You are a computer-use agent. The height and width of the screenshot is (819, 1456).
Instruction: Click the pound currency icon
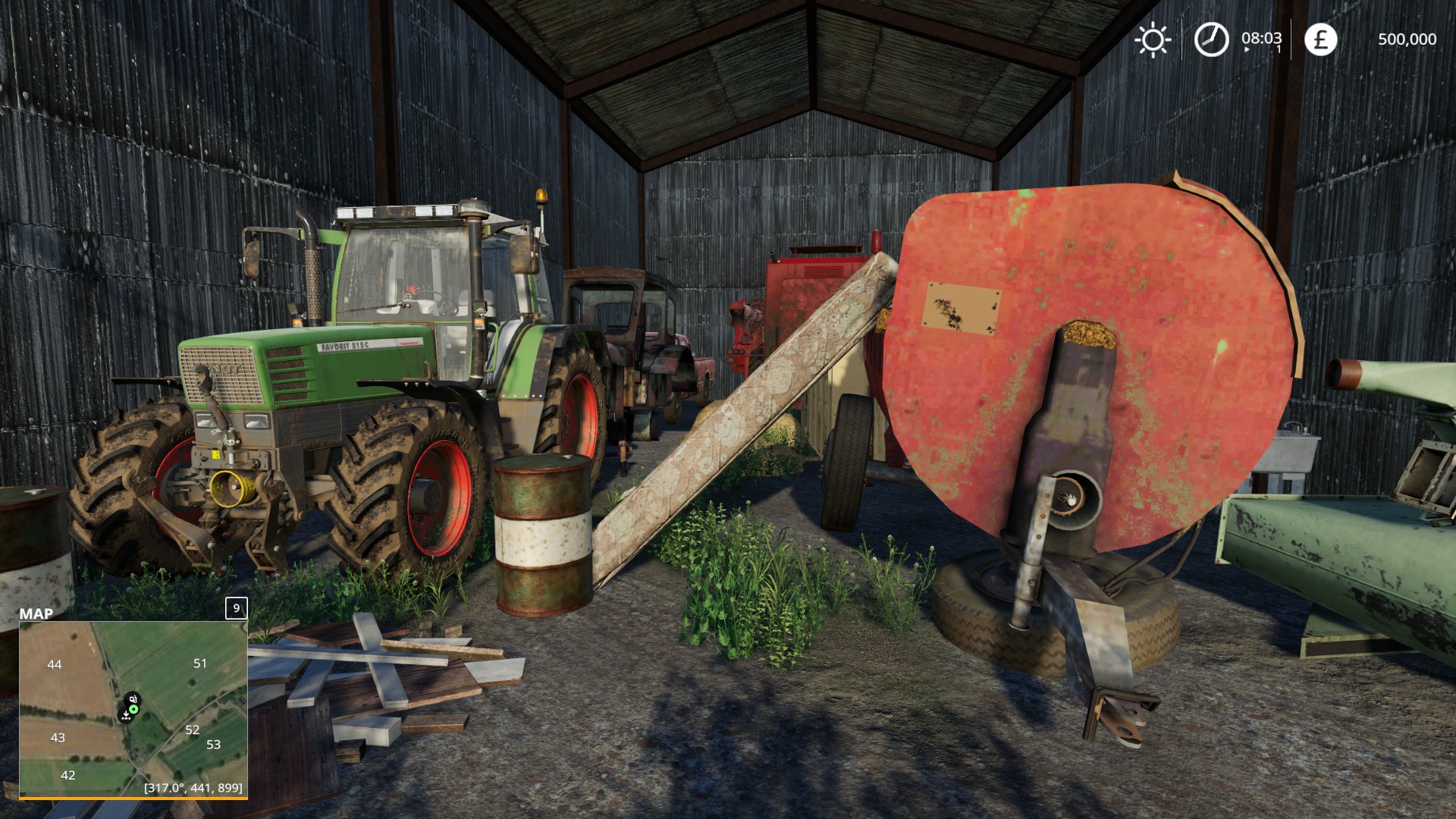(1320, 39)
